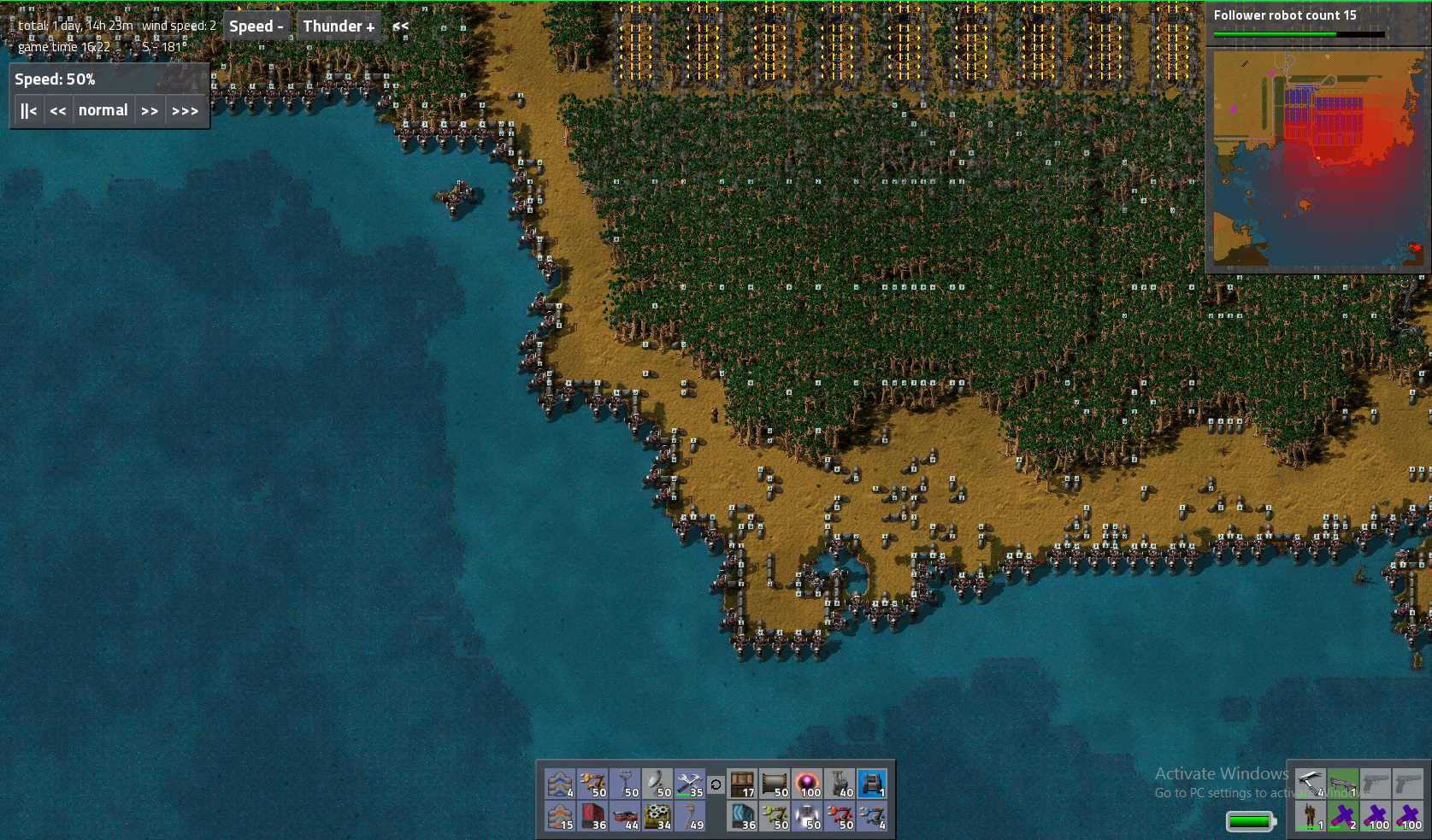This screenshot has width=1432, height=840.
Task: Rotate the hotbar with the cycle button
Action: pyautogui.click(x=716, y=784)
